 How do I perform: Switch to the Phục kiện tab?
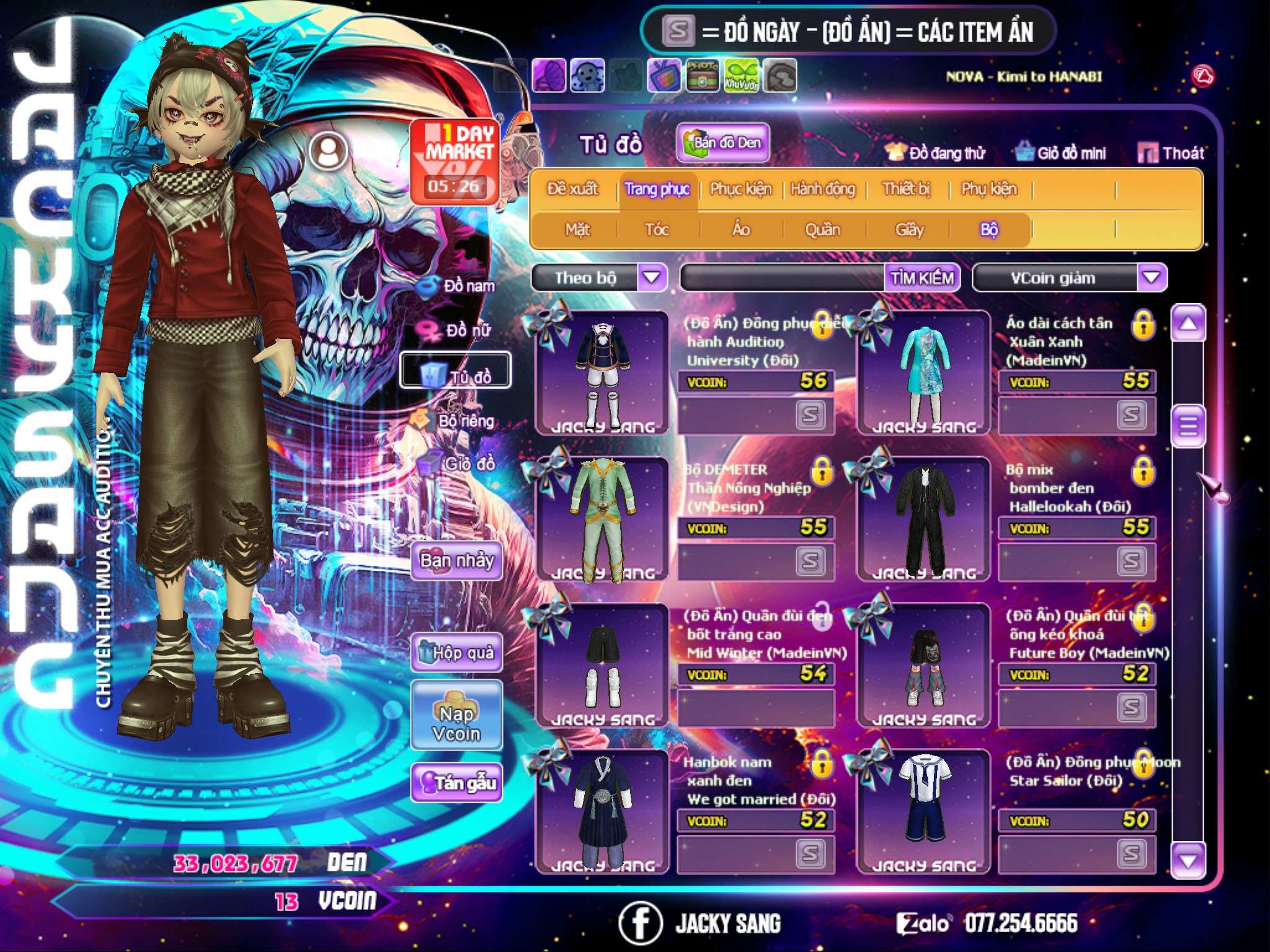click(740, 188)
